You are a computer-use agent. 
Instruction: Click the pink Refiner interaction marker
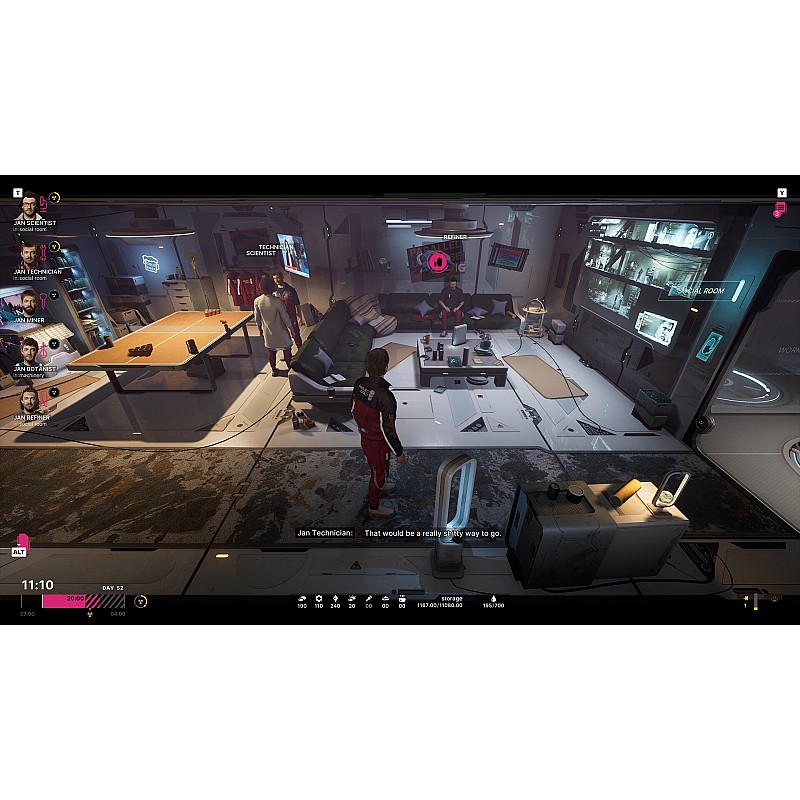tap(437, 262)
